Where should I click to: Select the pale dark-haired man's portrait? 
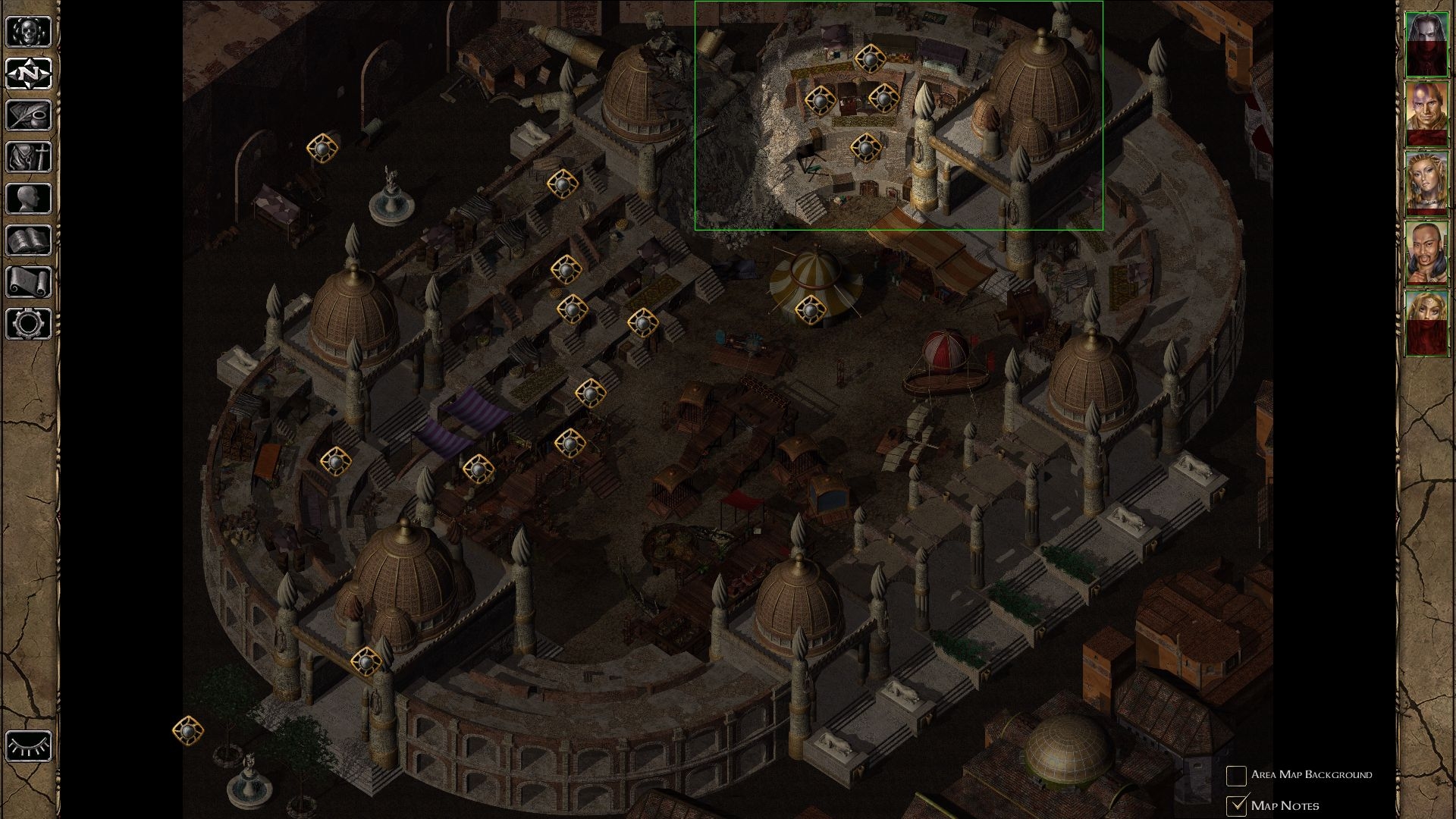1426,44
